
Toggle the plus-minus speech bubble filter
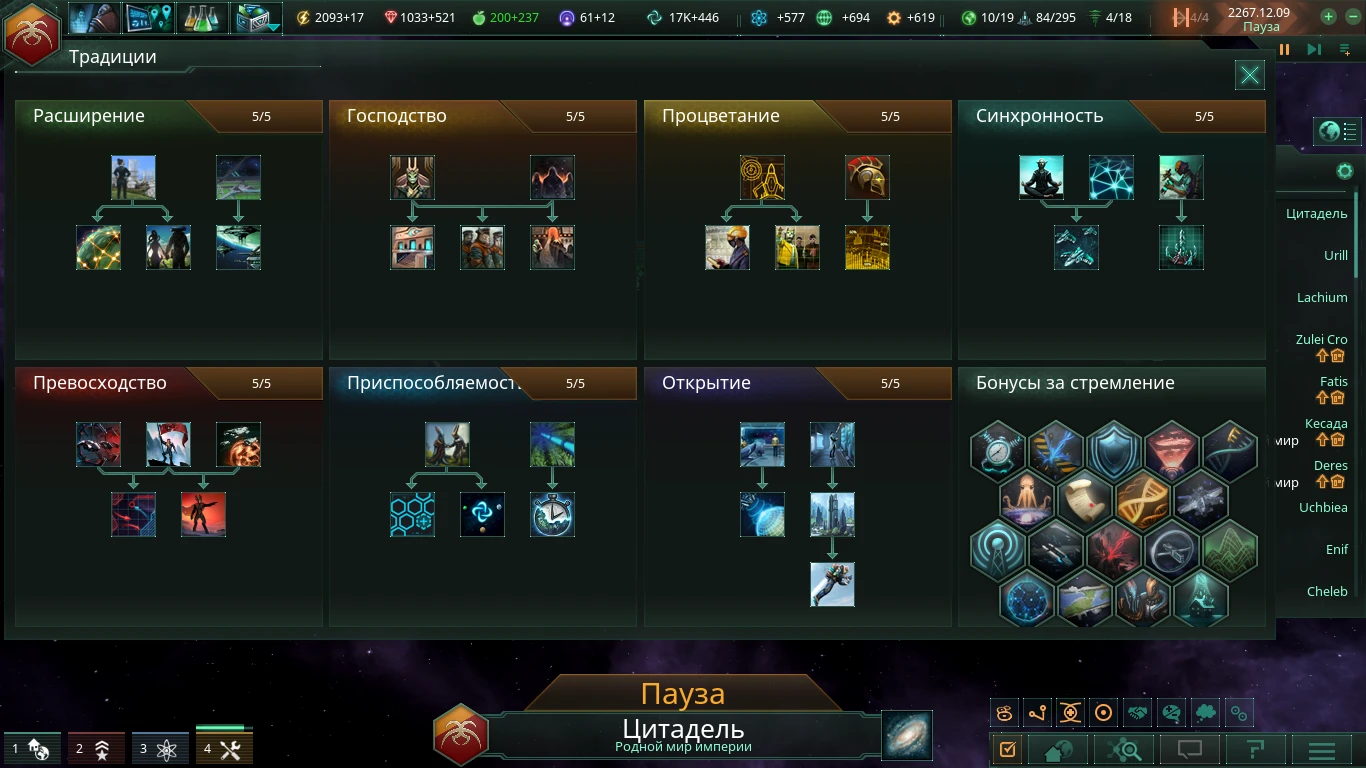click(1169, 712)
